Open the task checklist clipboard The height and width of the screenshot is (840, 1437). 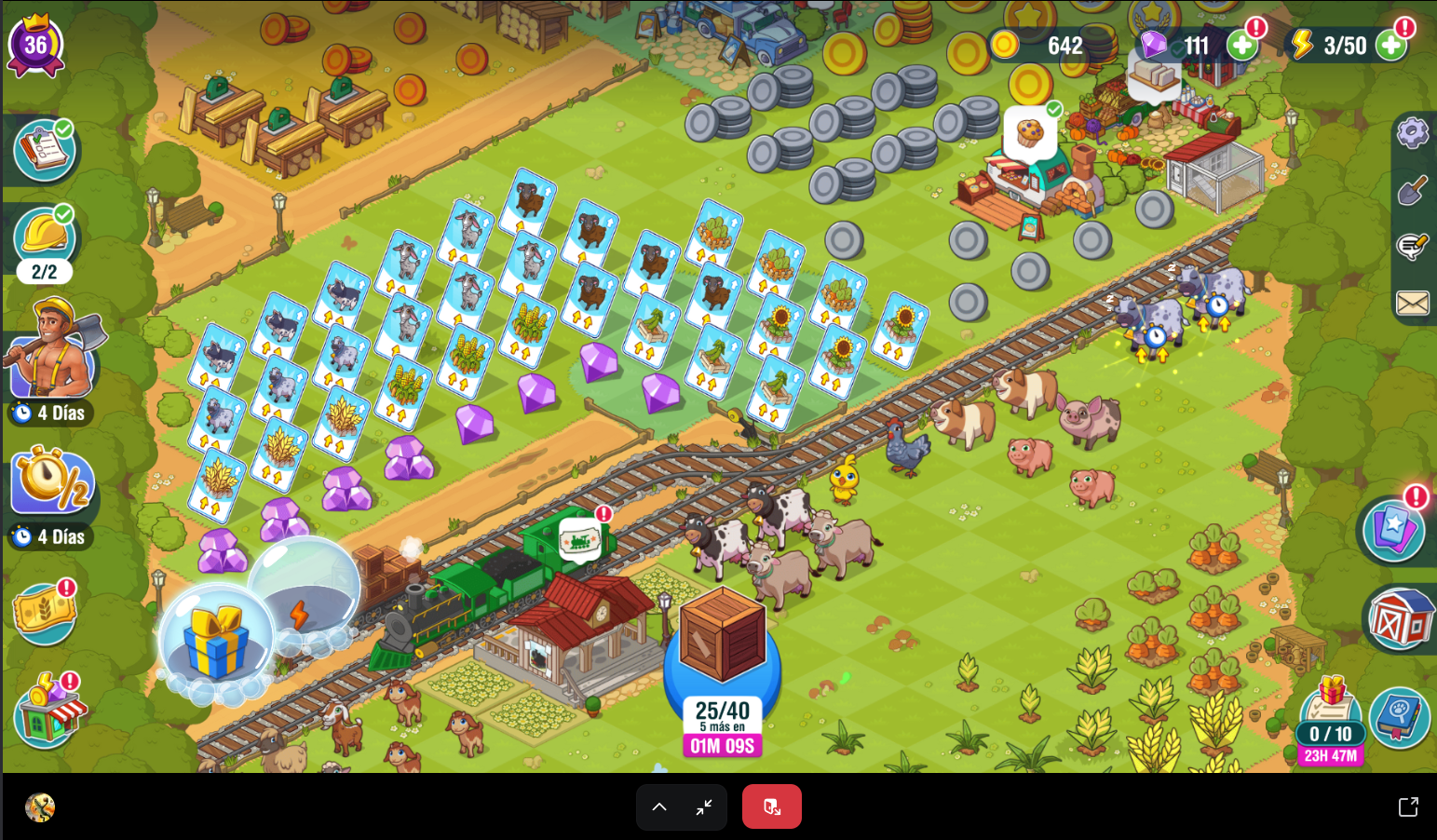[x=44, y=150]
